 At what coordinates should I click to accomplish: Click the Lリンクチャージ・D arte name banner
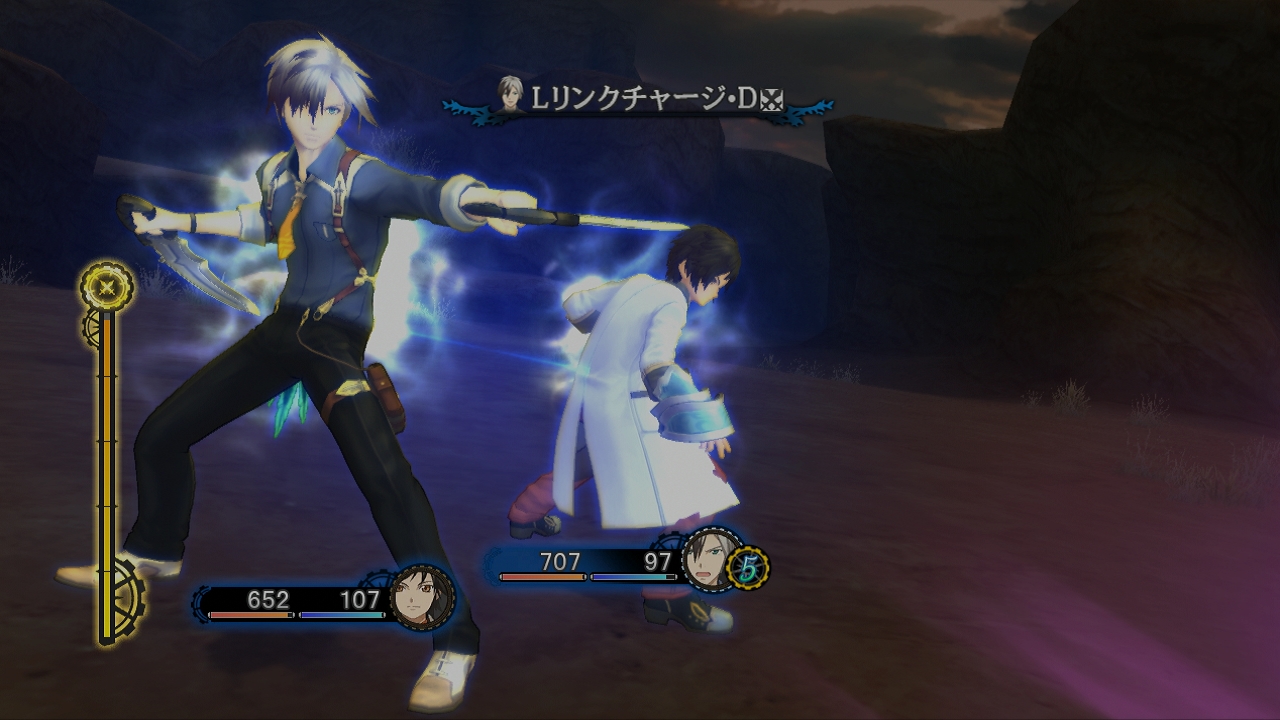tap(640, 100)
